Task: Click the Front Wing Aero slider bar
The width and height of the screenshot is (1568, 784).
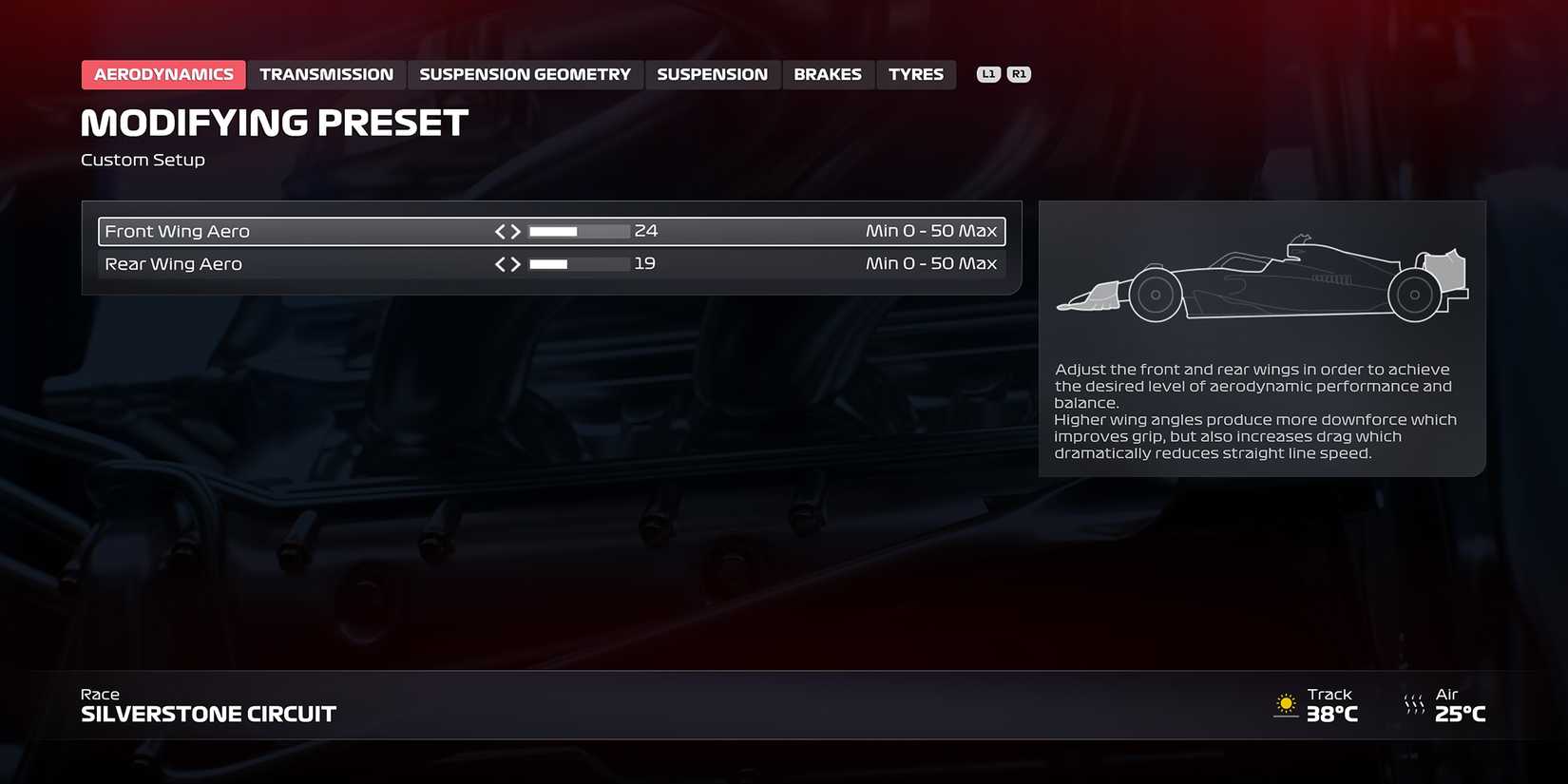Action: click(x=578, y=230)
